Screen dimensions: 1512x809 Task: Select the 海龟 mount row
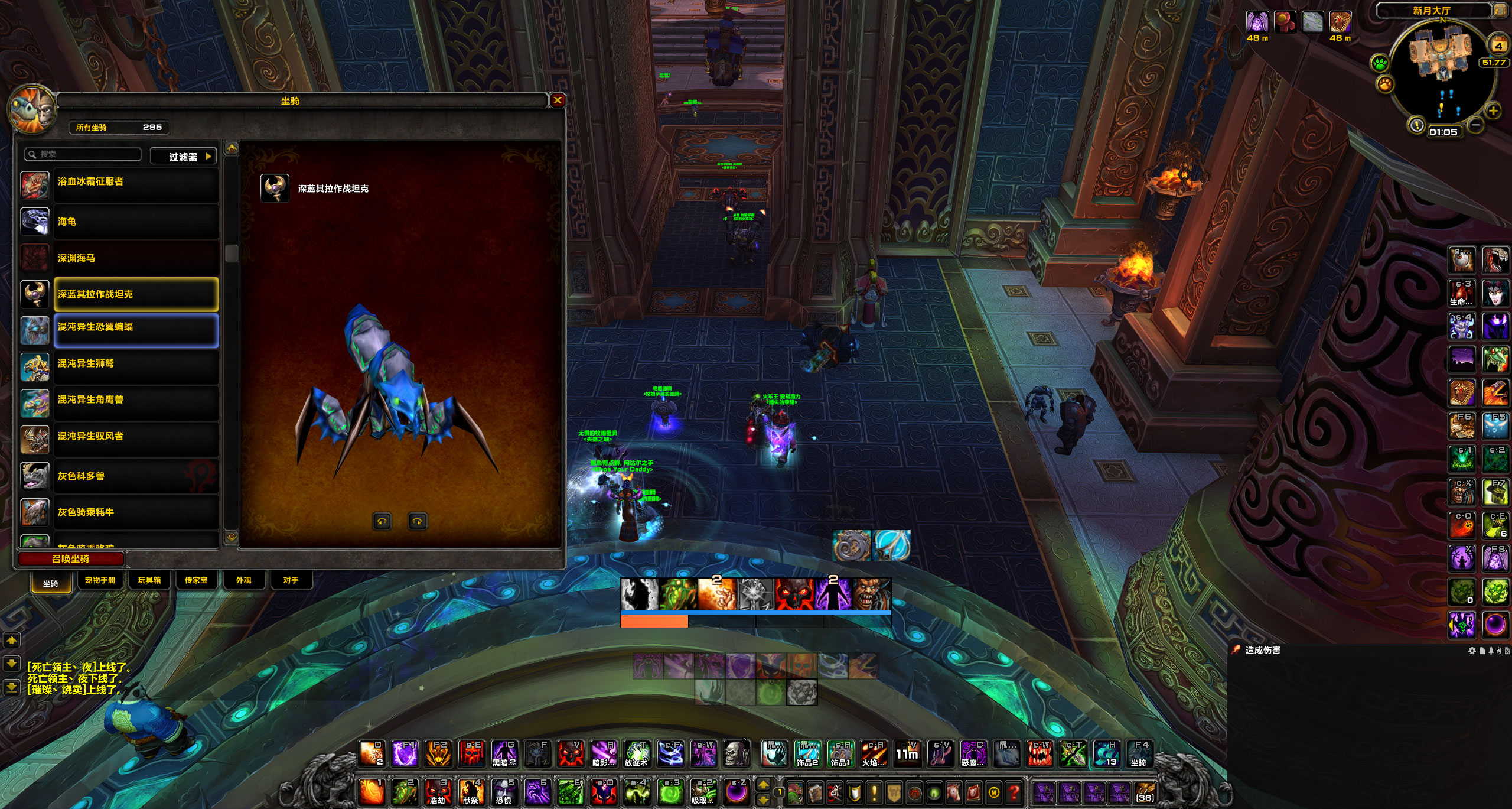(x=136, y=222)
